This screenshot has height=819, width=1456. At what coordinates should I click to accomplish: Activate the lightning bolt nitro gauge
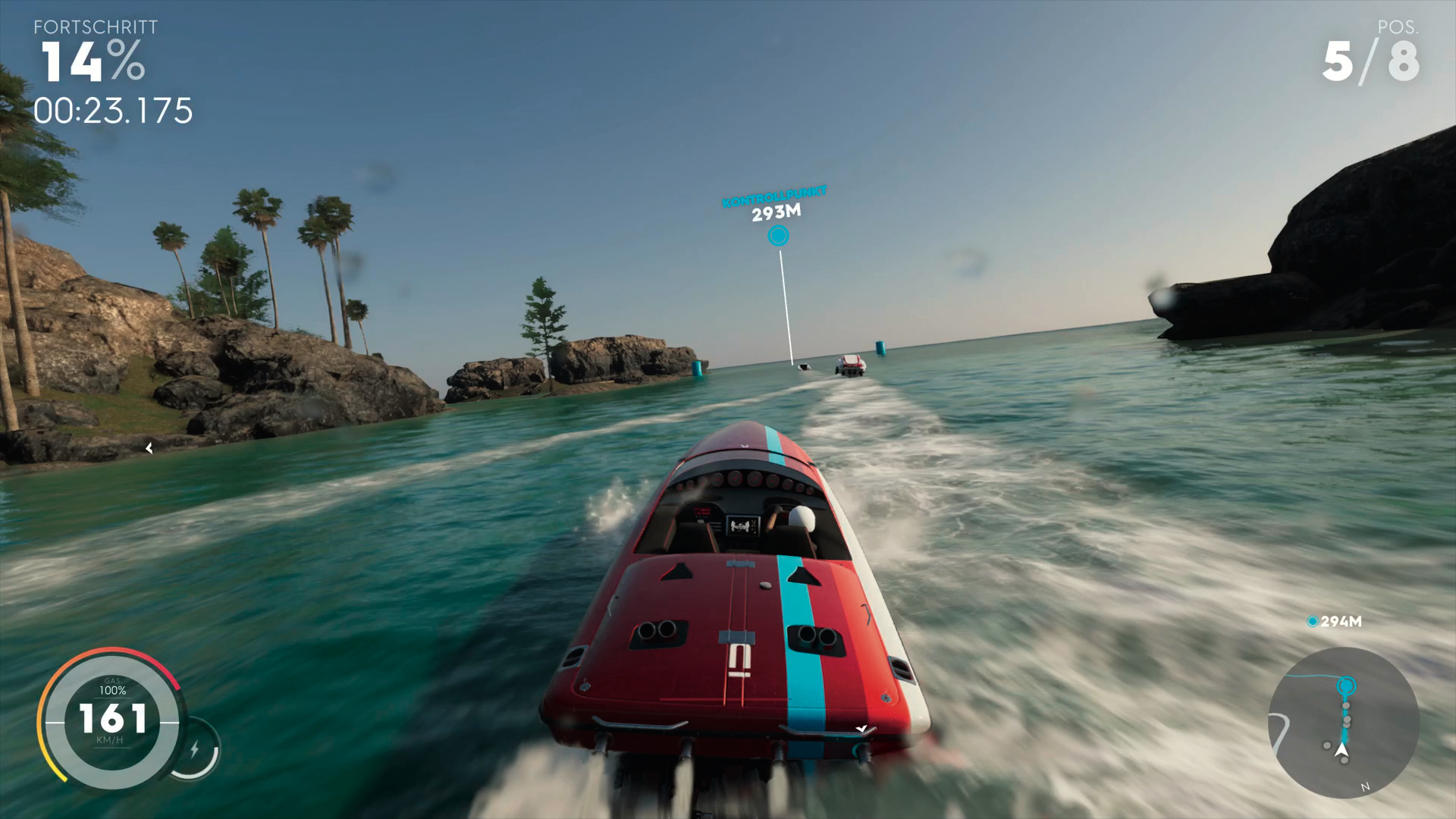195,749
